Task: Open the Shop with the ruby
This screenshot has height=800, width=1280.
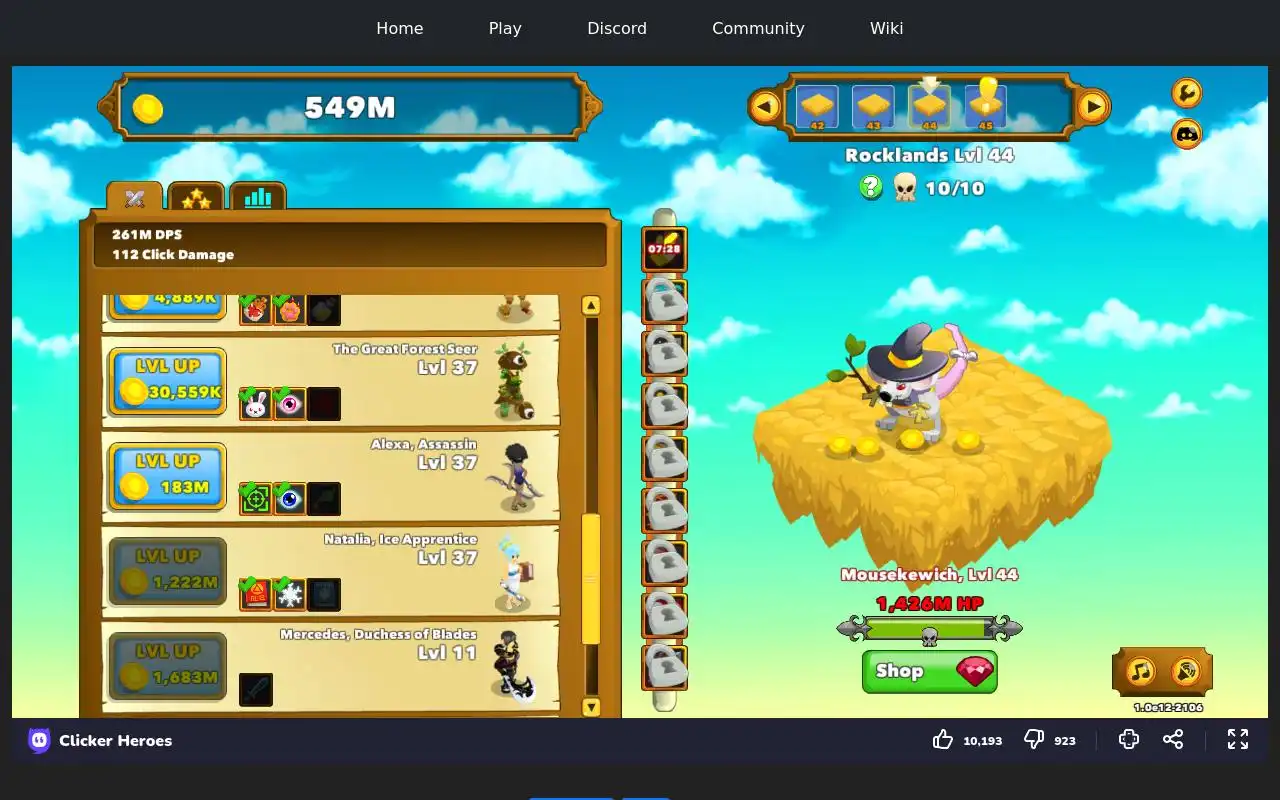Action: coord(929,672)
